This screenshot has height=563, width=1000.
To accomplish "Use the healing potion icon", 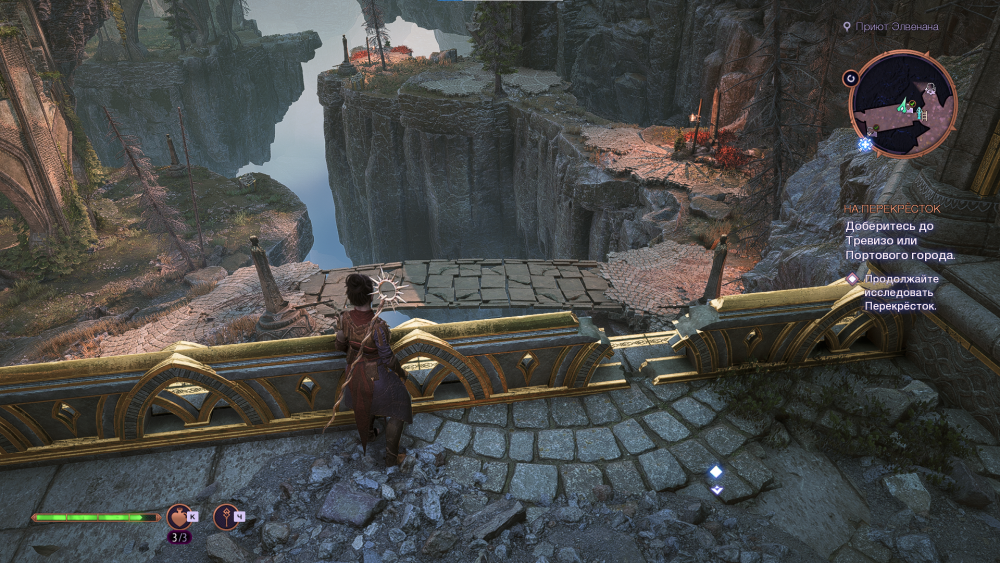I will (x=180, y=516).
